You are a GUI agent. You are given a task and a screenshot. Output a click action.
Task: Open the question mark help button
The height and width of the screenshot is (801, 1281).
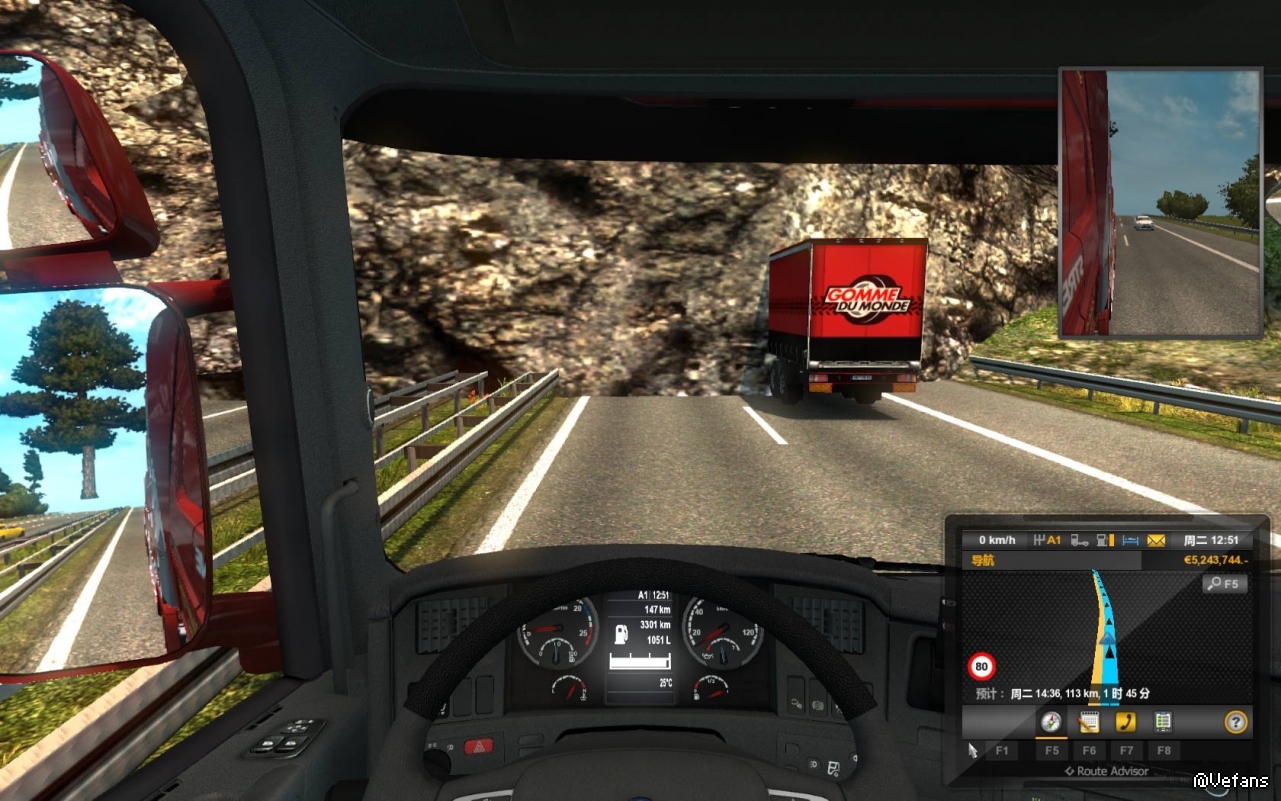pyautogui.click(x=1236, y=721)
